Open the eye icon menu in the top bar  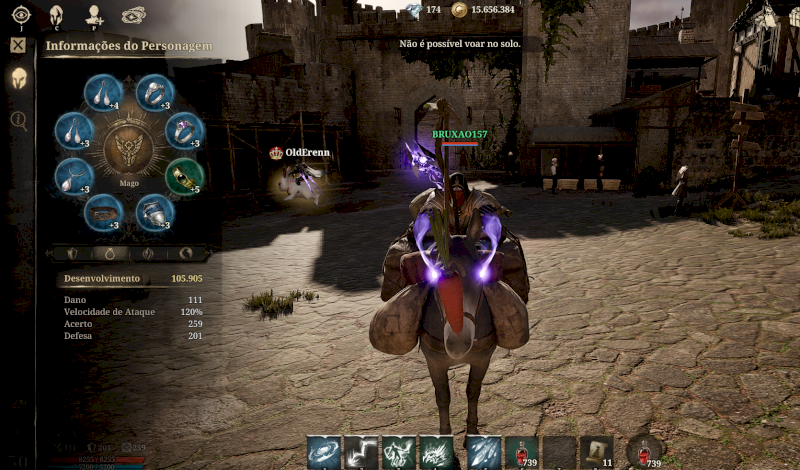click(x=21, y=14)
